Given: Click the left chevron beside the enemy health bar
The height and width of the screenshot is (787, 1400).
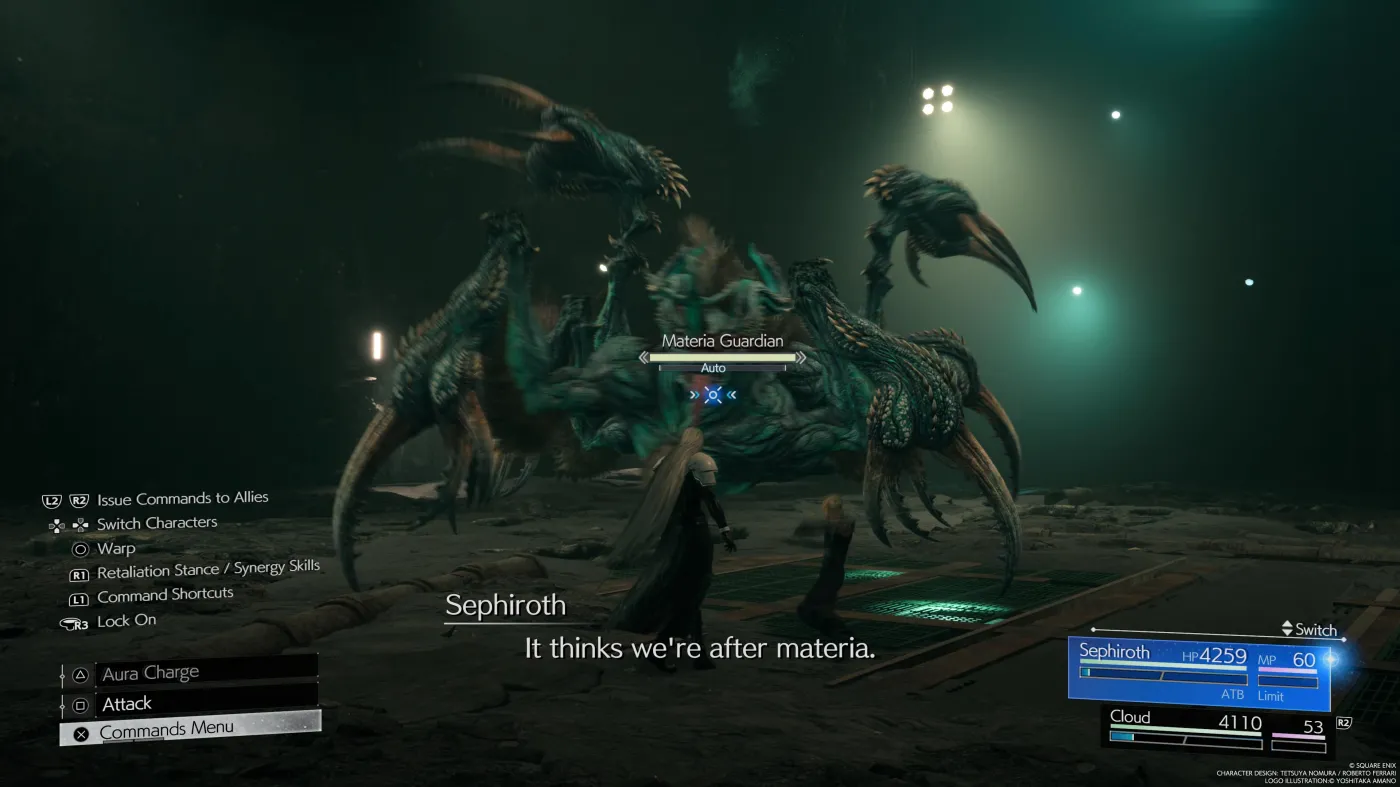Looking at the screenshot, I should click(x=644, y=357).
